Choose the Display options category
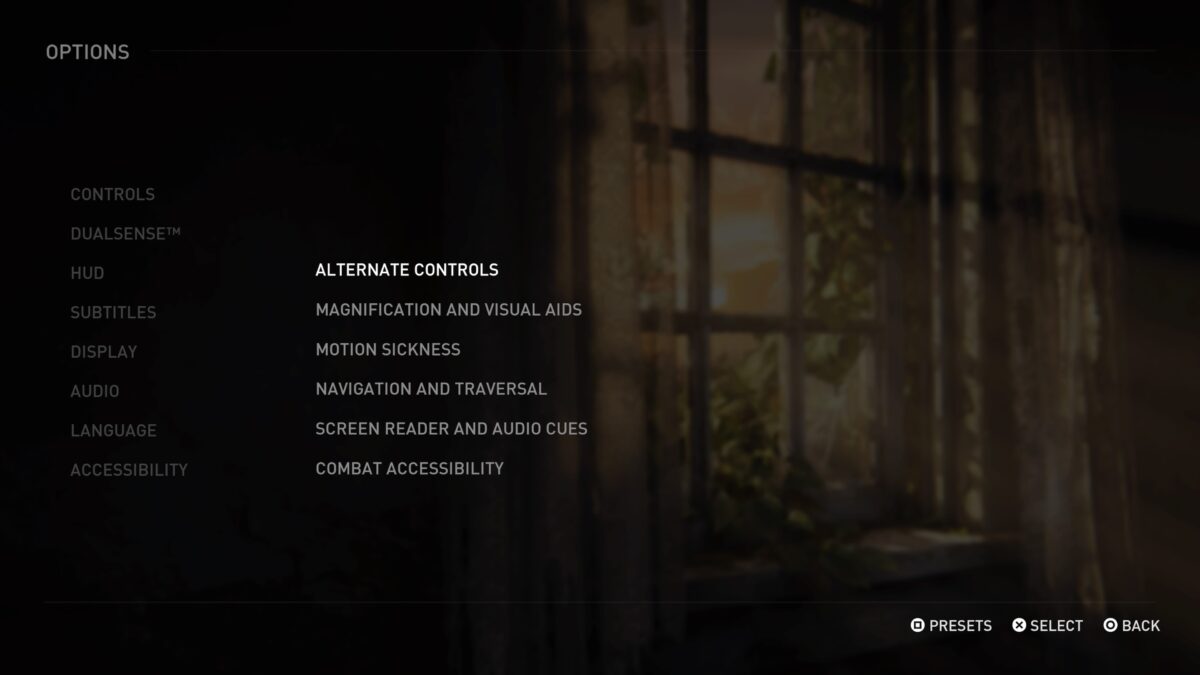 [103, 352]
